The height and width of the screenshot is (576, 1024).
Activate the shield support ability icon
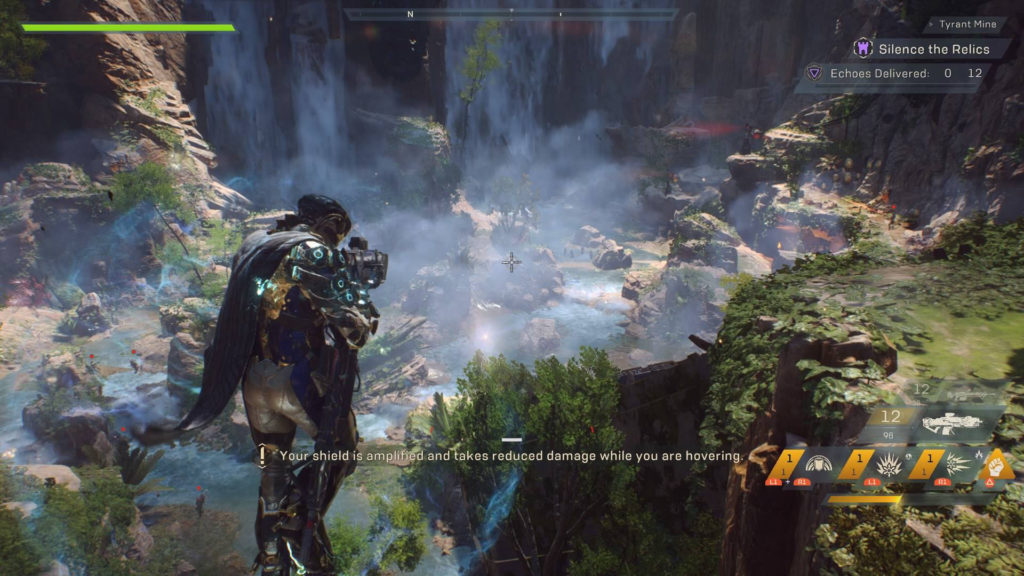[x=818, y=464]
